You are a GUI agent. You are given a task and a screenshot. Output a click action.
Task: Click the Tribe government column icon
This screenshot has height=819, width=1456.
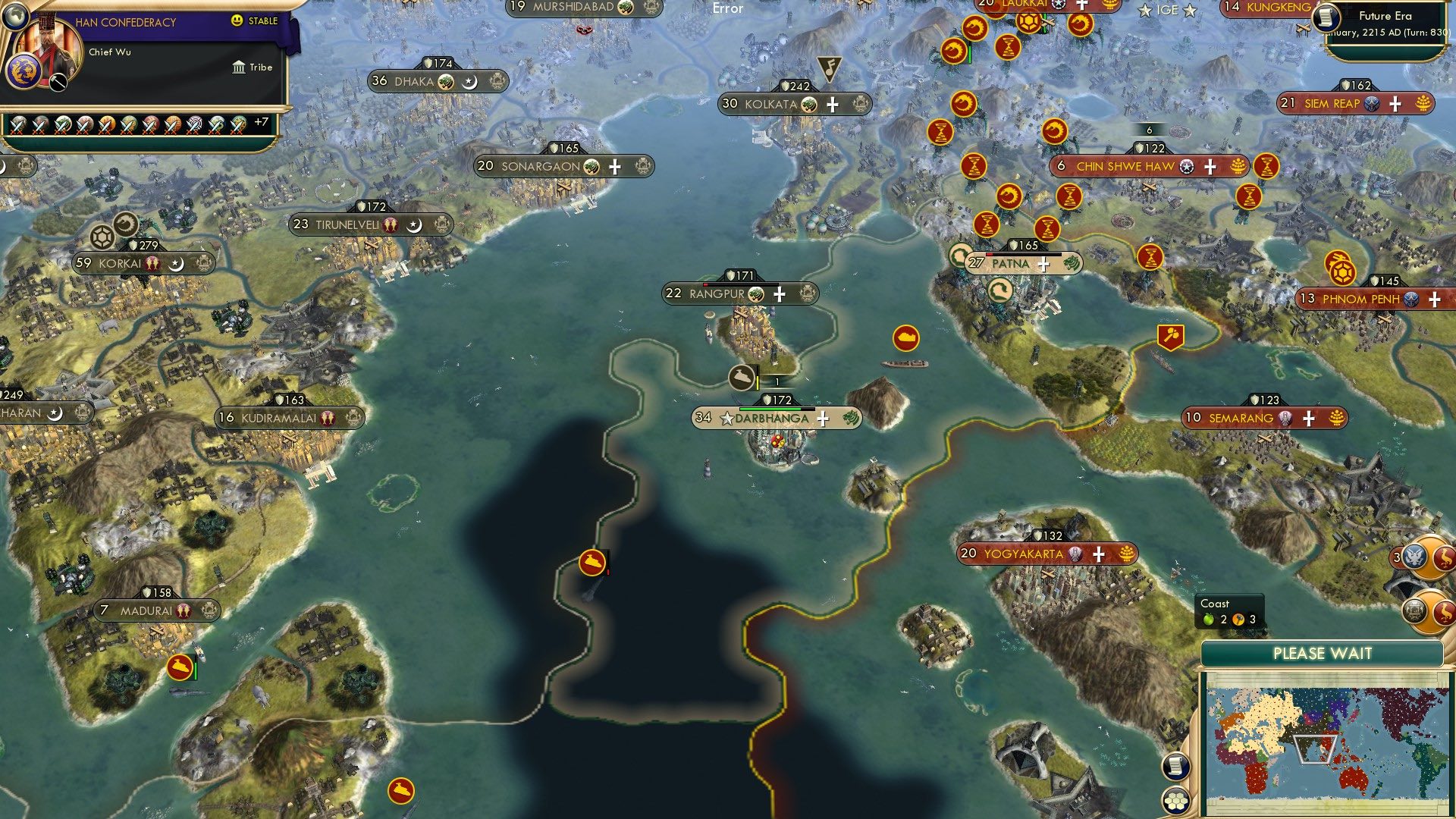point(240,67)
